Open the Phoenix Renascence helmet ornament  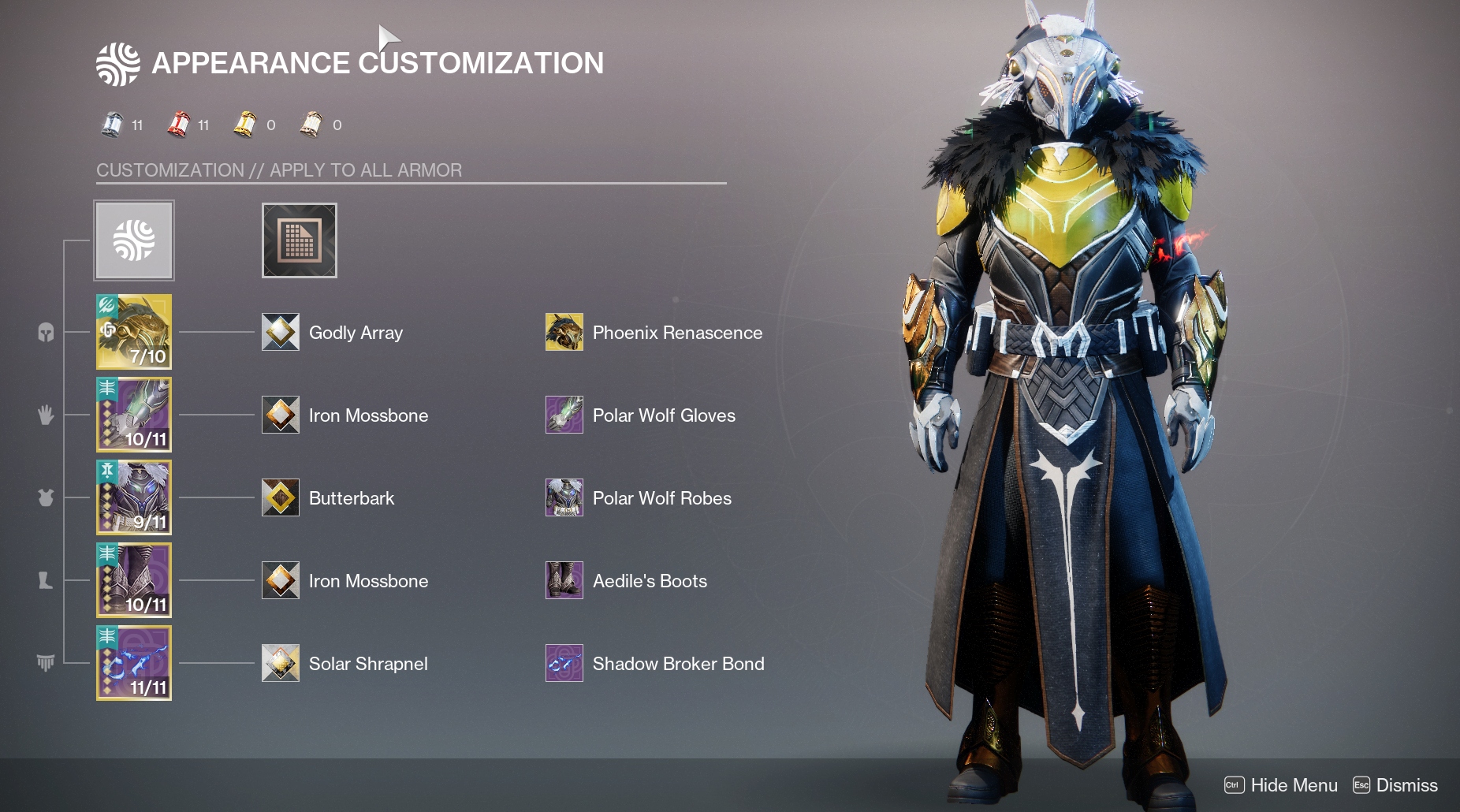(564, 332)
